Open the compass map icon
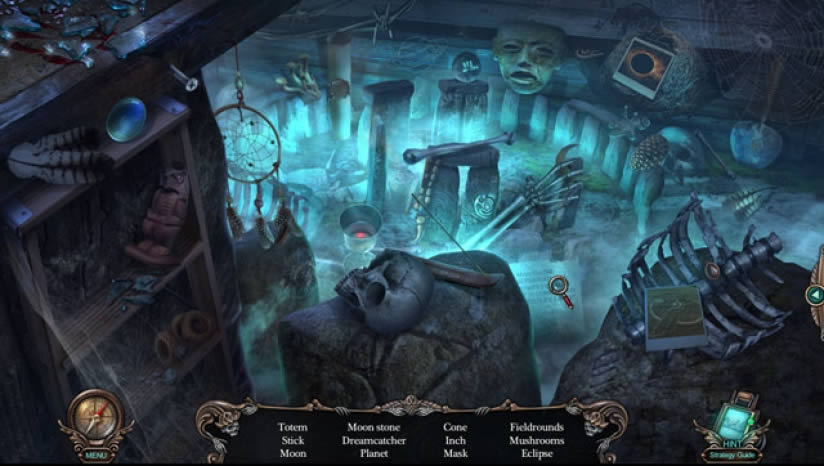The width and height of the screenshot is (824, 466). [96, 416]
